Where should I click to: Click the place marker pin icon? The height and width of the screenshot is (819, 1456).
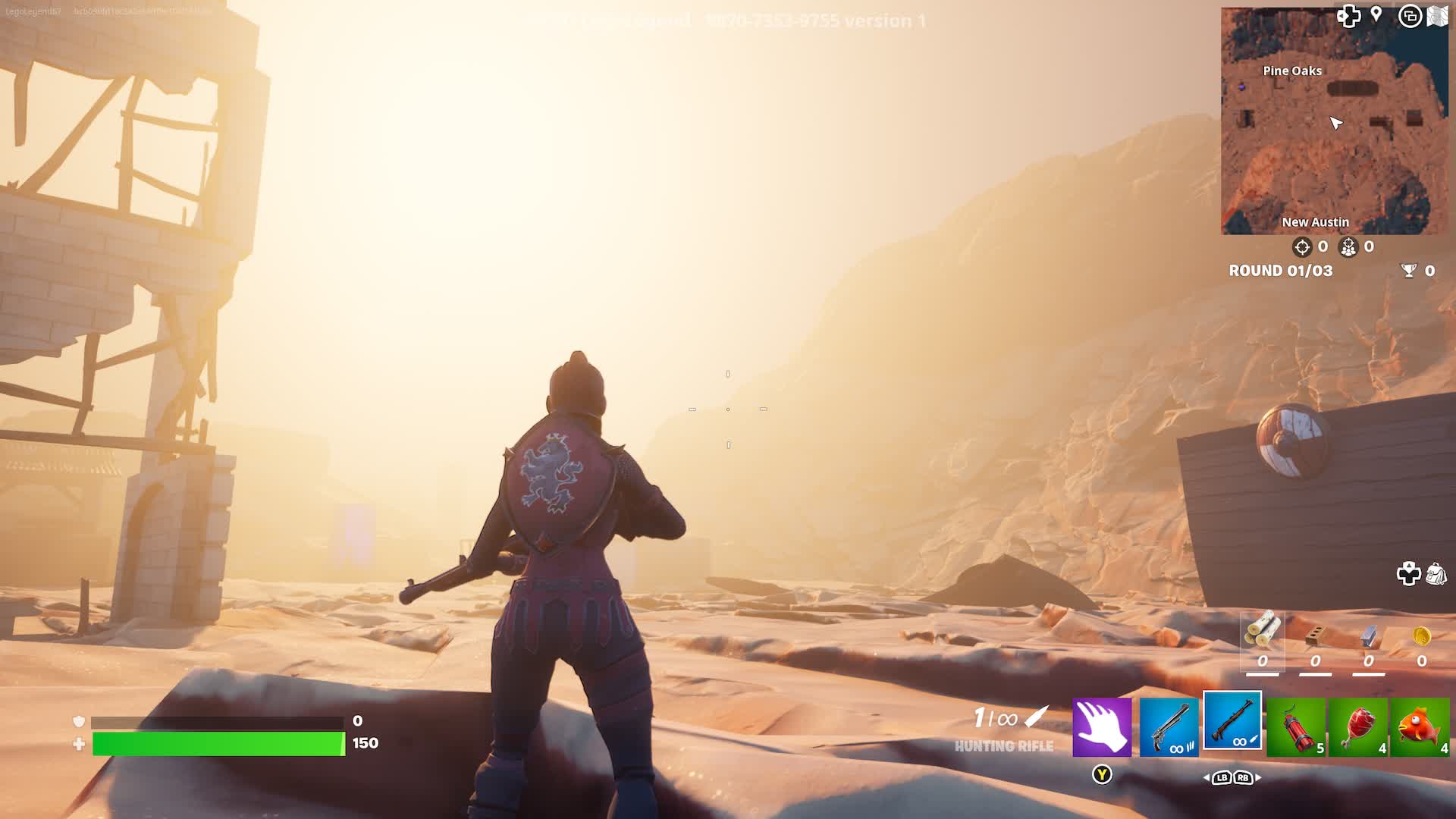[x=1375, y=14]
